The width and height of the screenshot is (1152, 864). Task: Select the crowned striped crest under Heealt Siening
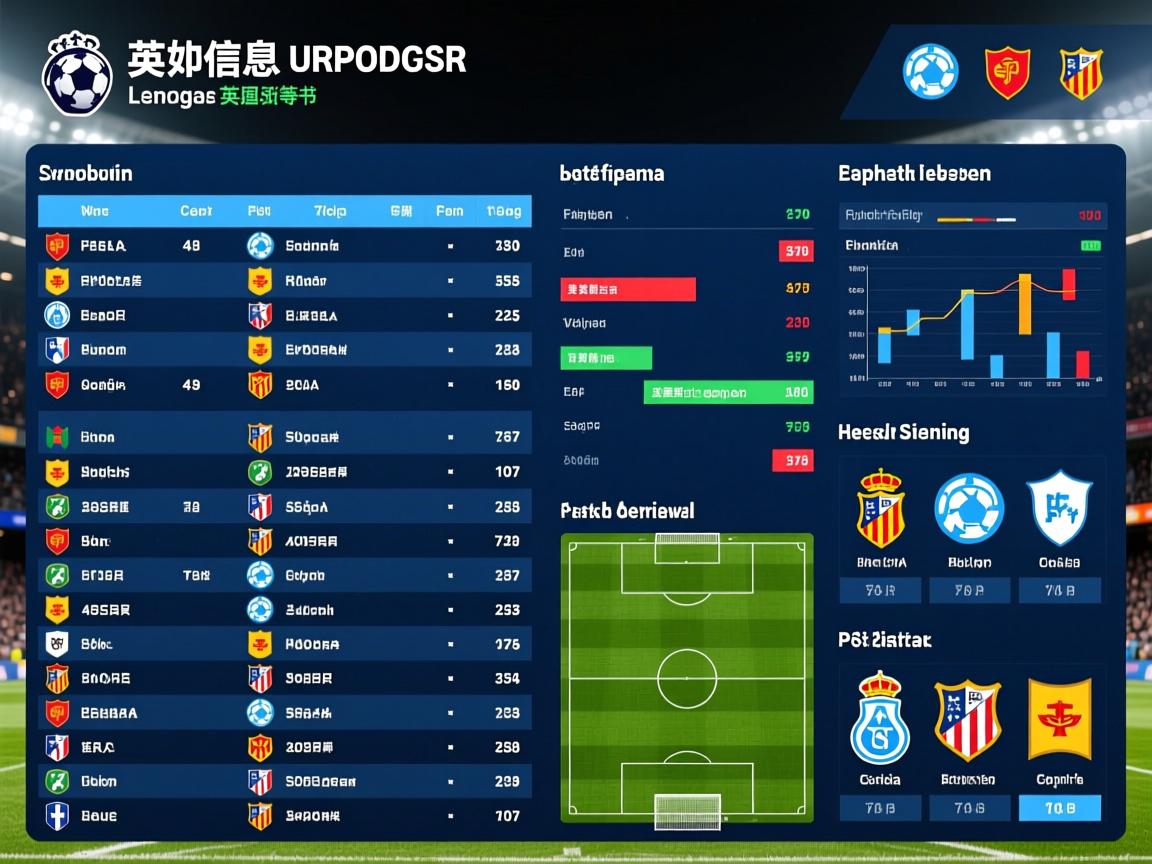click(x=881, y=509)
